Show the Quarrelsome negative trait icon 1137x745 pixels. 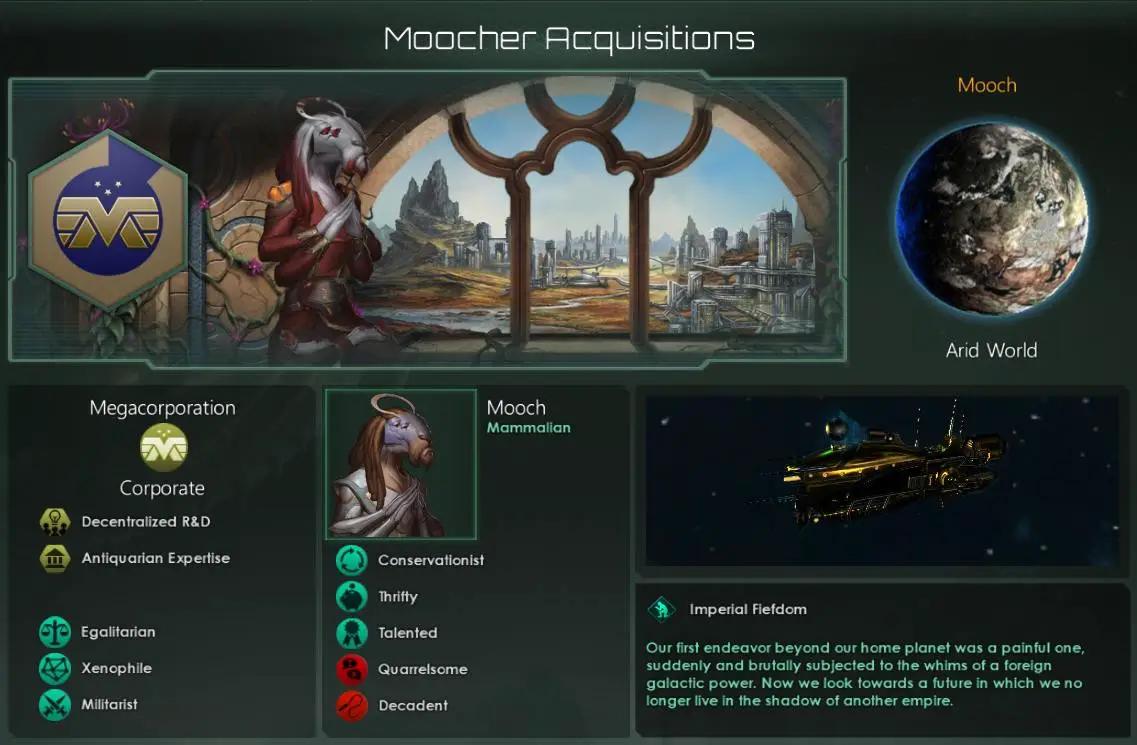[x=351, y=669]
